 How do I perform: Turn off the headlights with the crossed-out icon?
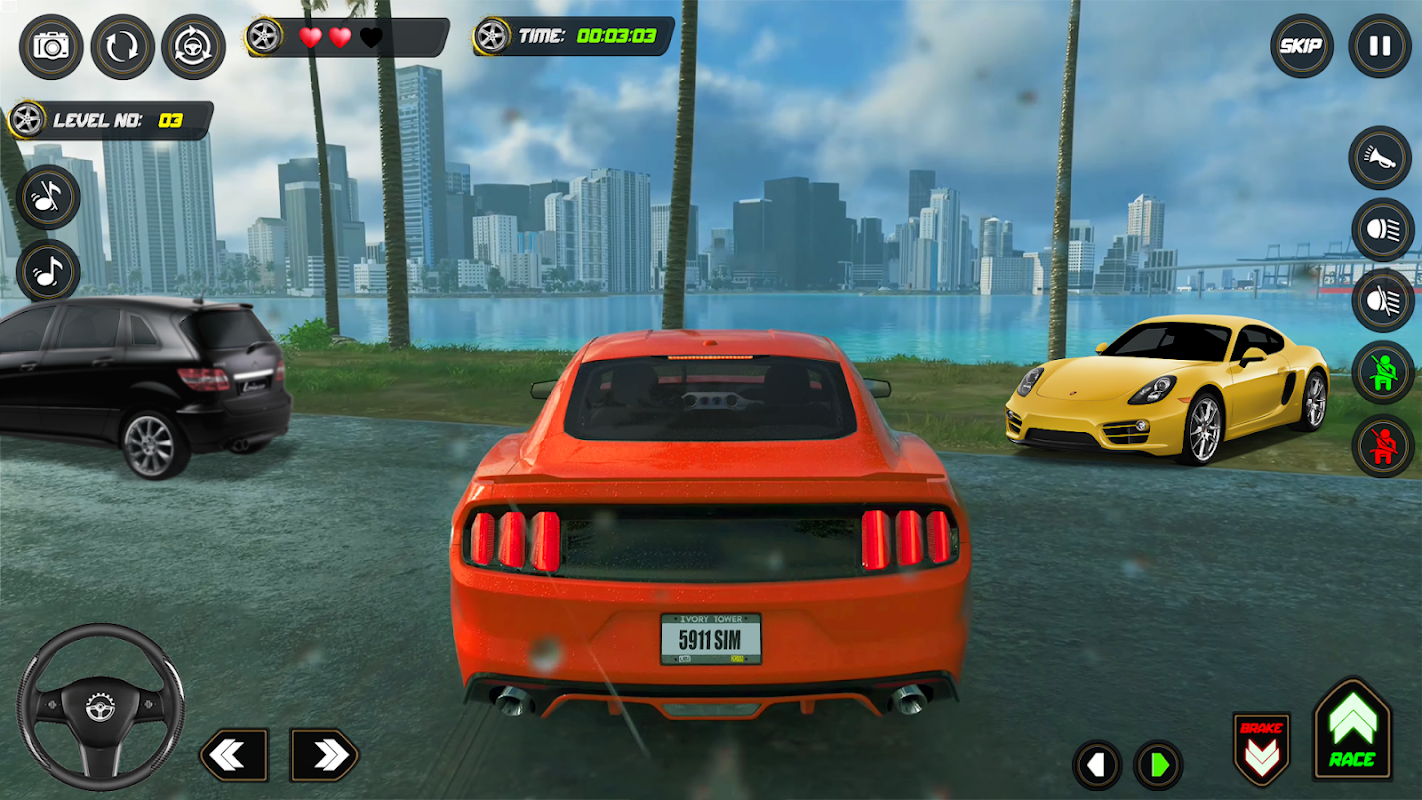(x=1382, y=300)
